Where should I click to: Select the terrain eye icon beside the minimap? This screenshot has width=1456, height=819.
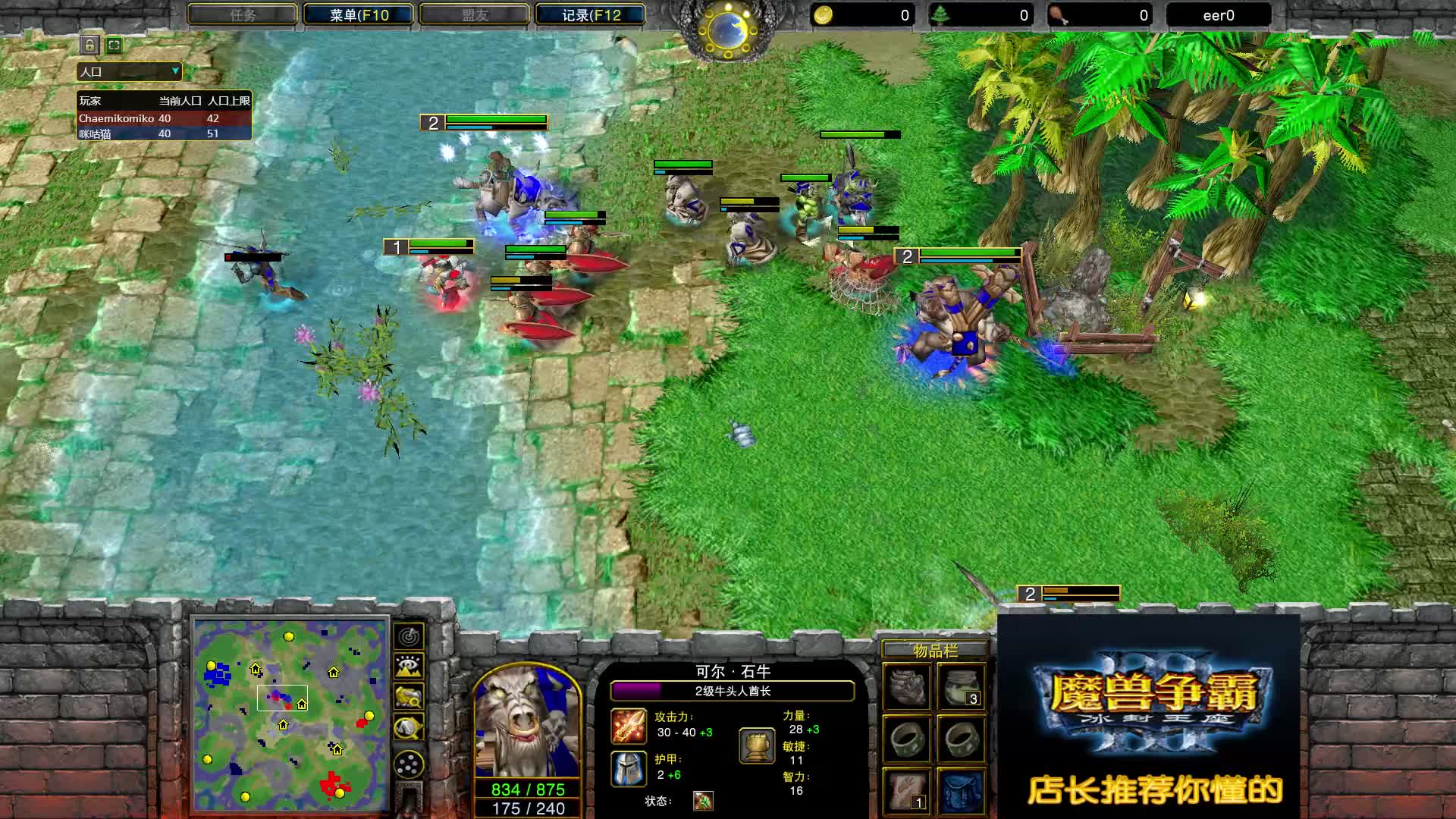coord(409,664)
